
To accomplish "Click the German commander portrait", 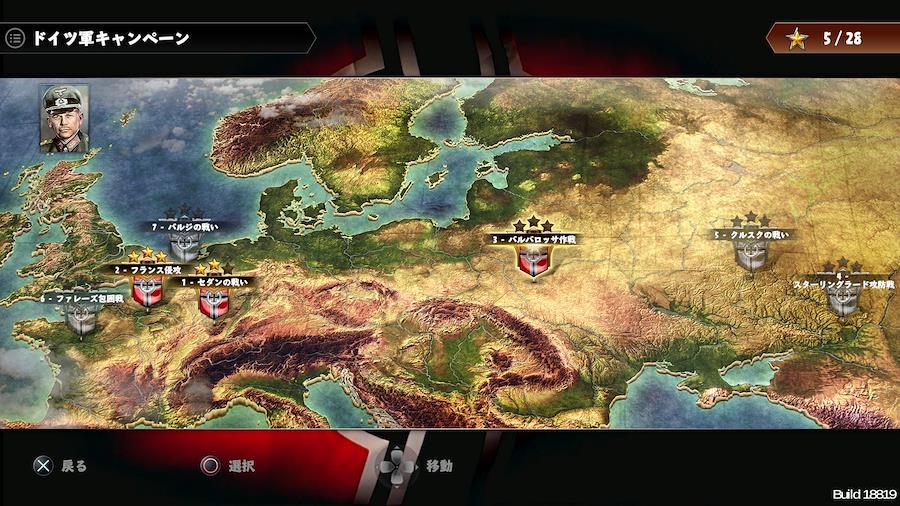I will [x=64, y=116].
